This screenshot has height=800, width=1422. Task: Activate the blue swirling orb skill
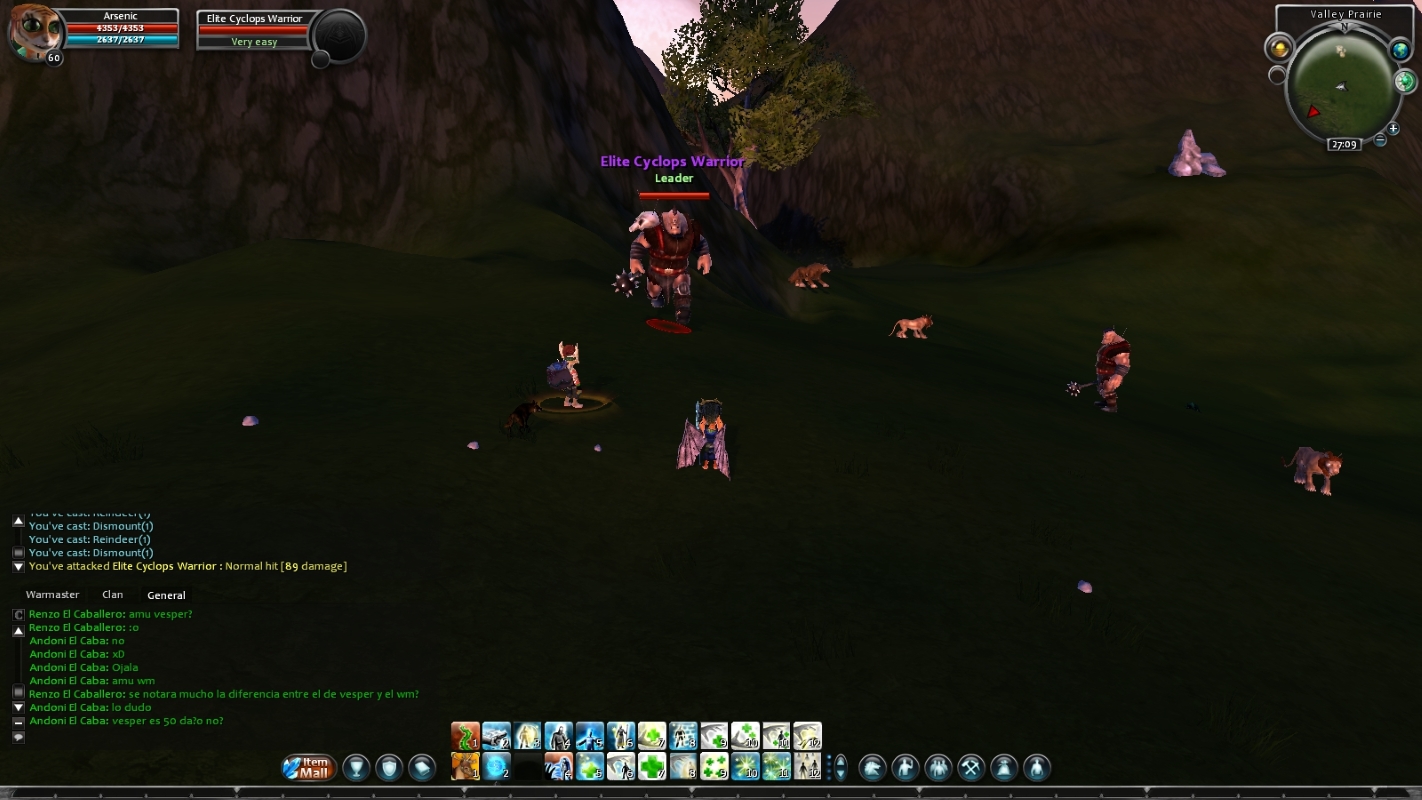point(497,767)
